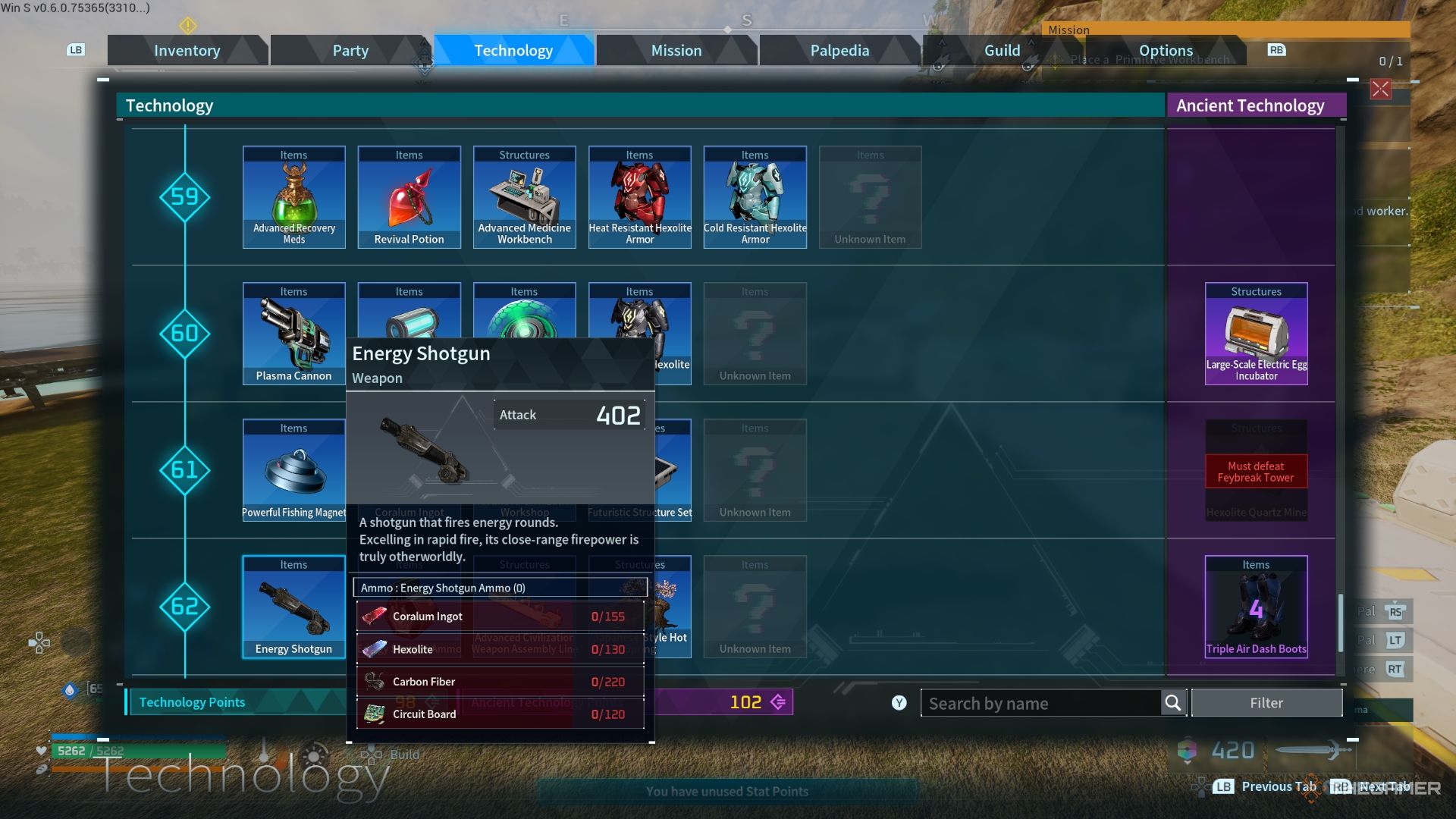Open the Filter options
This screenshot has width=1456, height=819.
coord(1266,703)
